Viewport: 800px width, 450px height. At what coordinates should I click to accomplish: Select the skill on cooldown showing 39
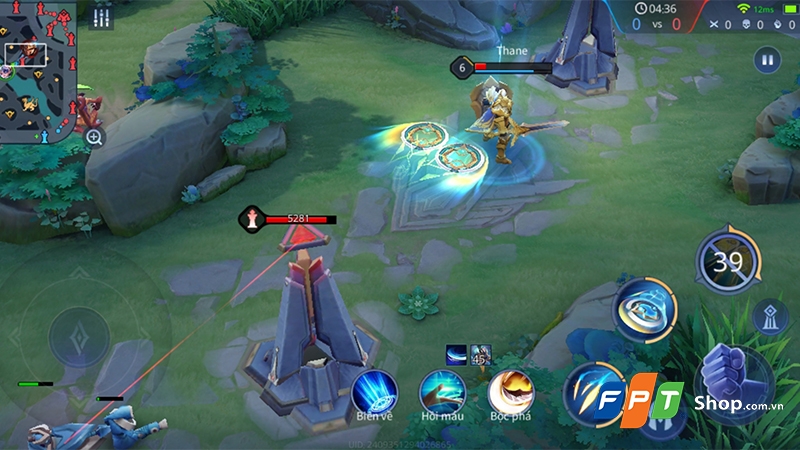tap(728, 261)
